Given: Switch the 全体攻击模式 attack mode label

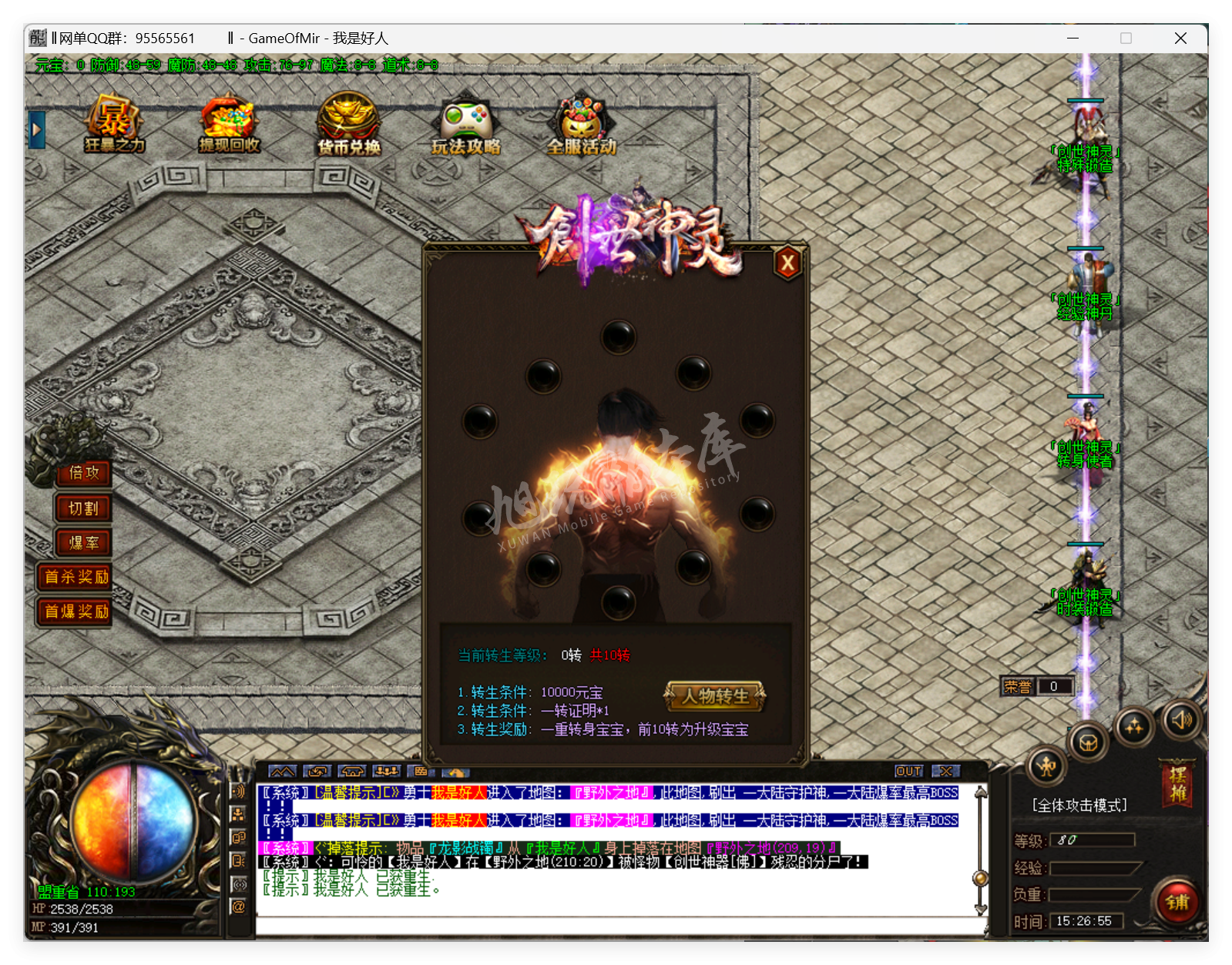Looking at the screenshot, I should 1079,806.
